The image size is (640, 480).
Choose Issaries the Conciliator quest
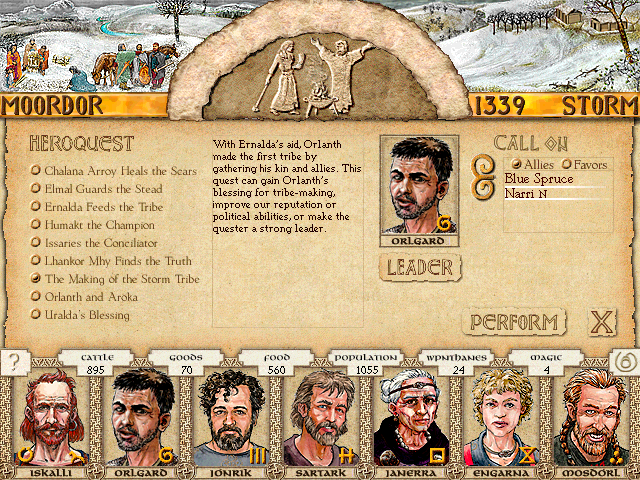point(100,243)
